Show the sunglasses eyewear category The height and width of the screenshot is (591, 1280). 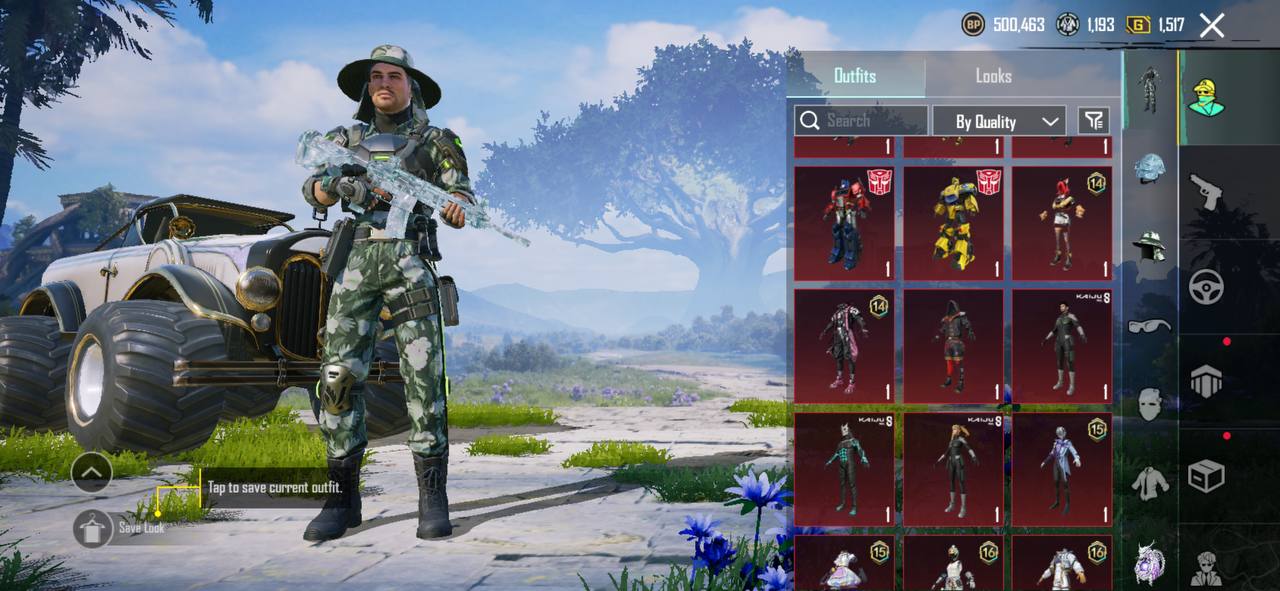point(1150,326)
